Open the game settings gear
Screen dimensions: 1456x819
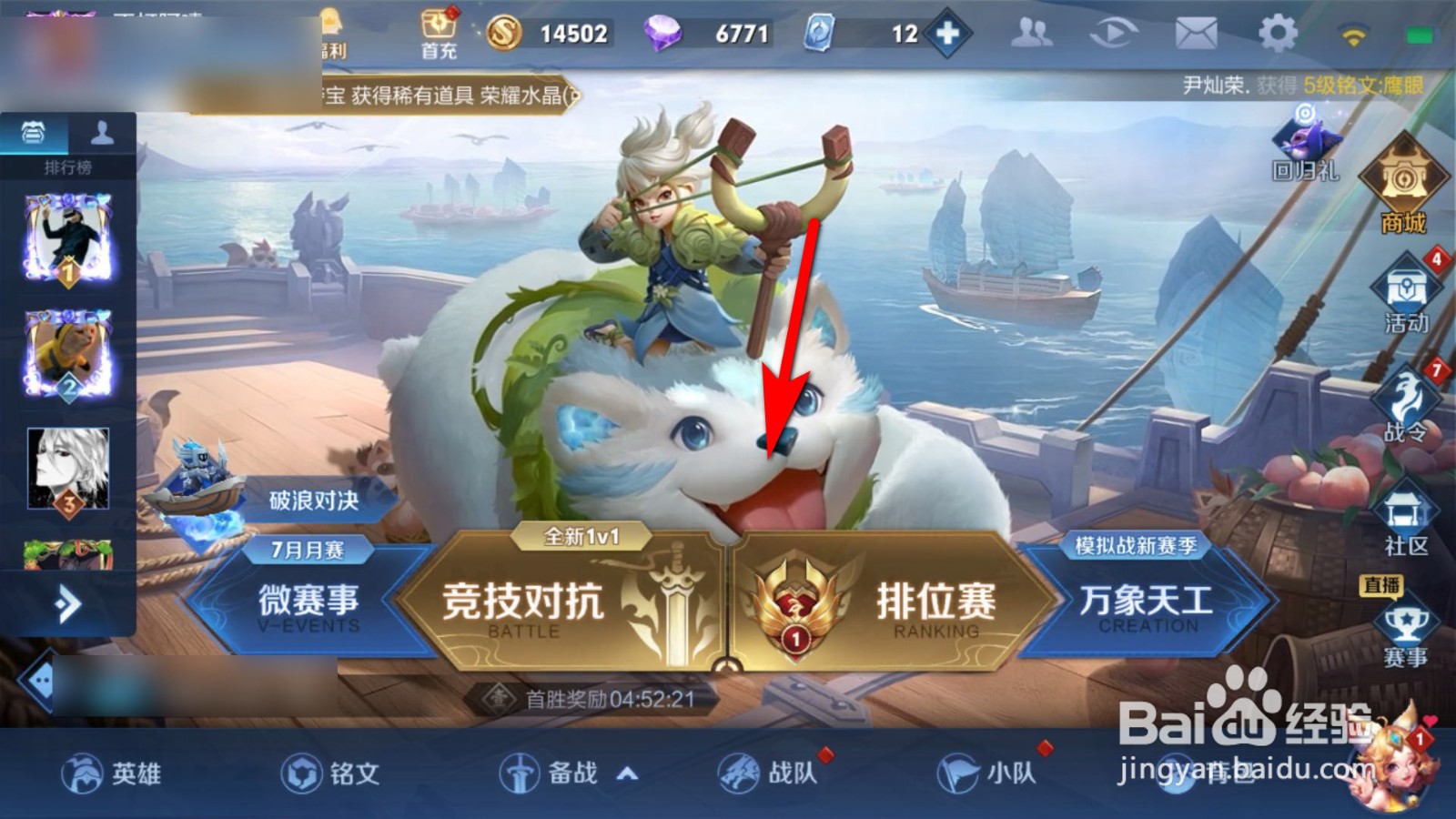point(1279,30)
